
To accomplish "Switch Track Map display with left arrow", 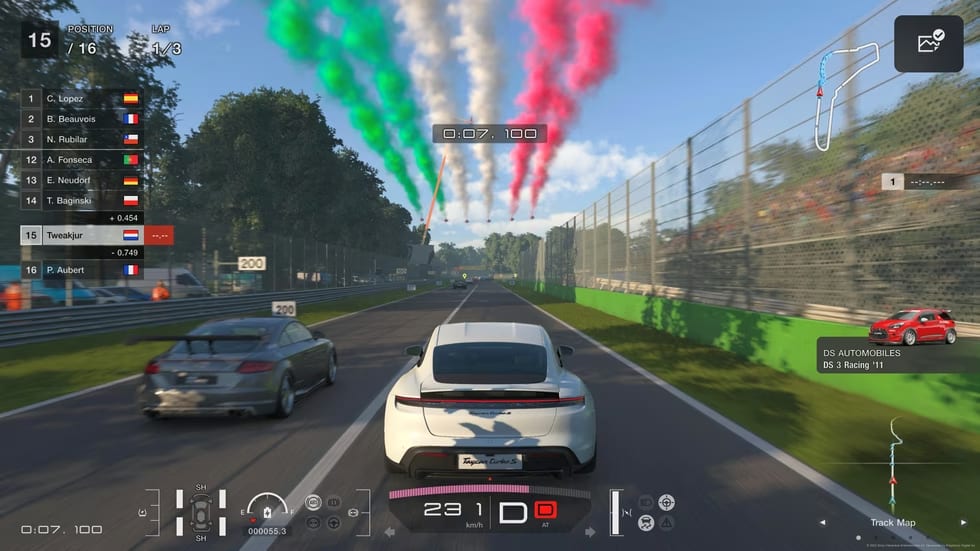I will click(x=823, y=522).
